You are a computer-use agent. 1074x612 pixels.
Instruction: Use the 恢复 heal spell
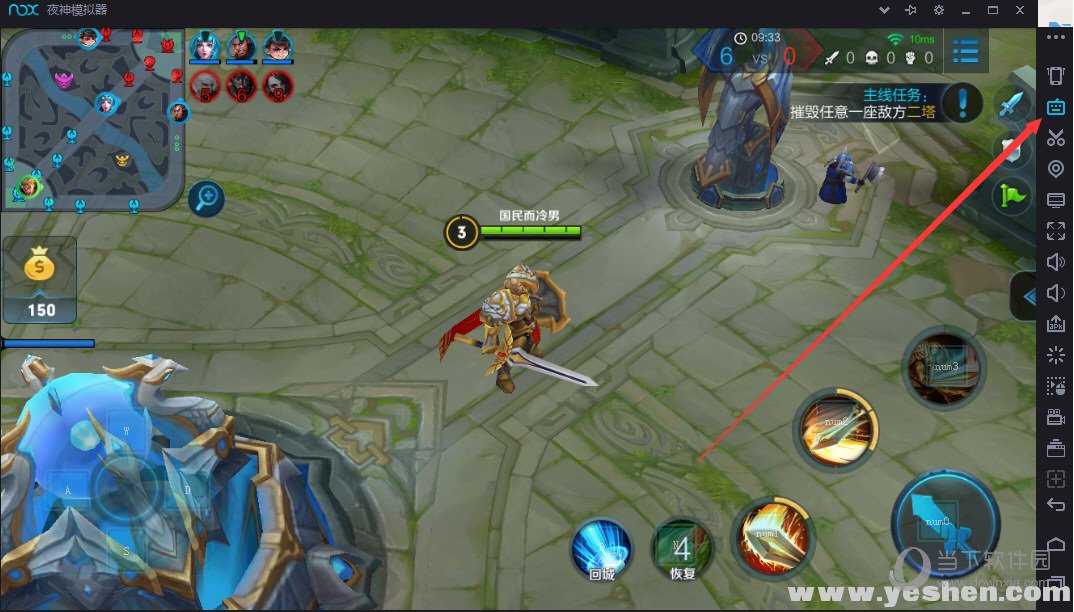(x=683, y=551)
